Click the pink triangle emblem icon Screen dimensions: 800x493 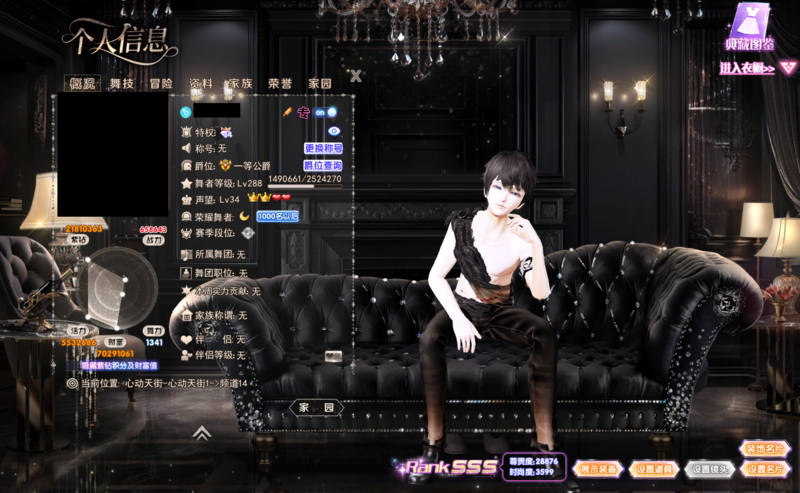(788, 67)
